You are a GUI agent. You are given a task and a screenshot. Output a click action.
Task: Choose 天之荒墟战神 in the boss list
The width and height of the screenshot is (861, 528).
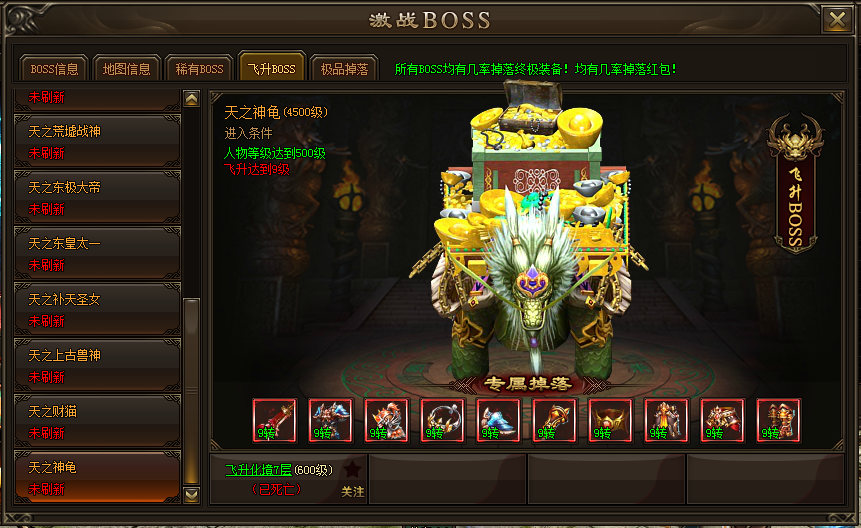coord(96,141)
